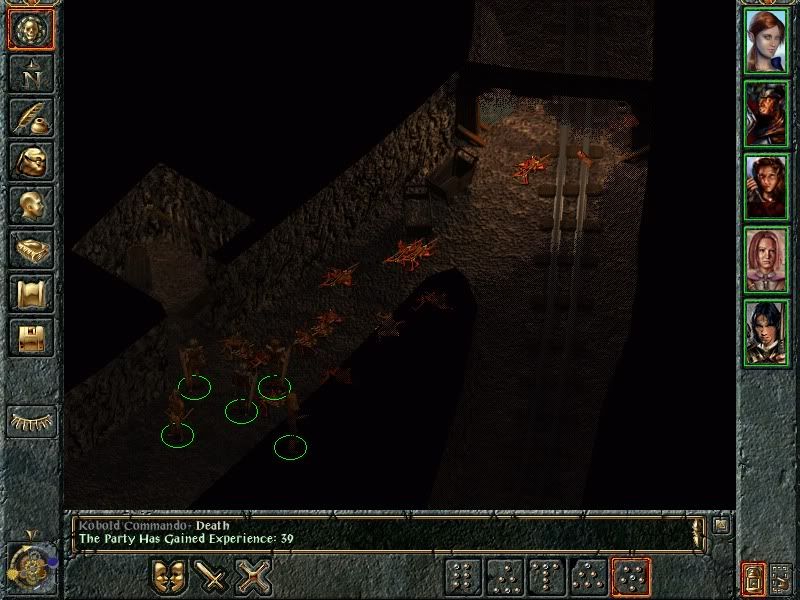The width and height of the screenshot is (800, 600).
Task: Choose the single sword attack action
Action: tap(211, 577)
